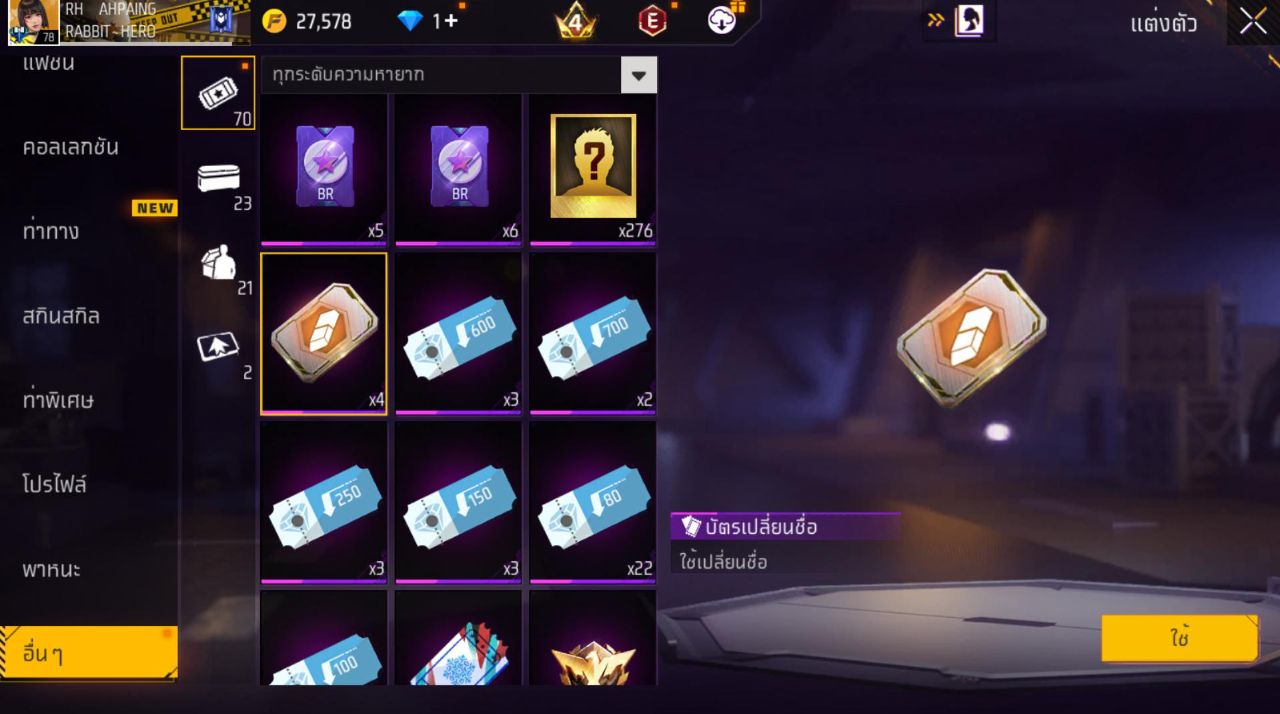Open the player profile avatar
The image size is (1280, 714).
pyautogui.click(x=34, y=22)
